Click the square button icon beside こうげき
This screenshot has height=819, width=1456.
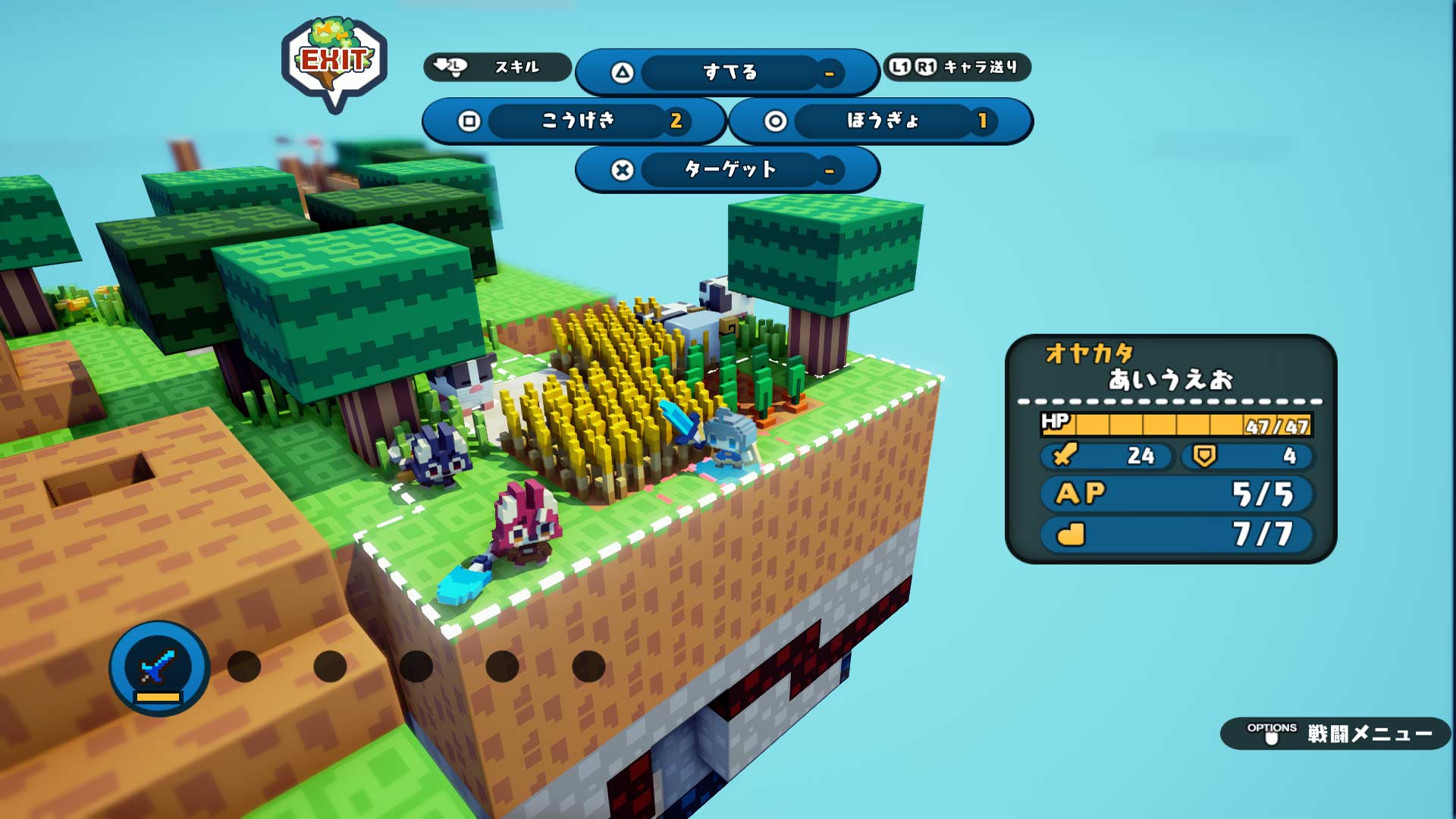coord(470,121)
